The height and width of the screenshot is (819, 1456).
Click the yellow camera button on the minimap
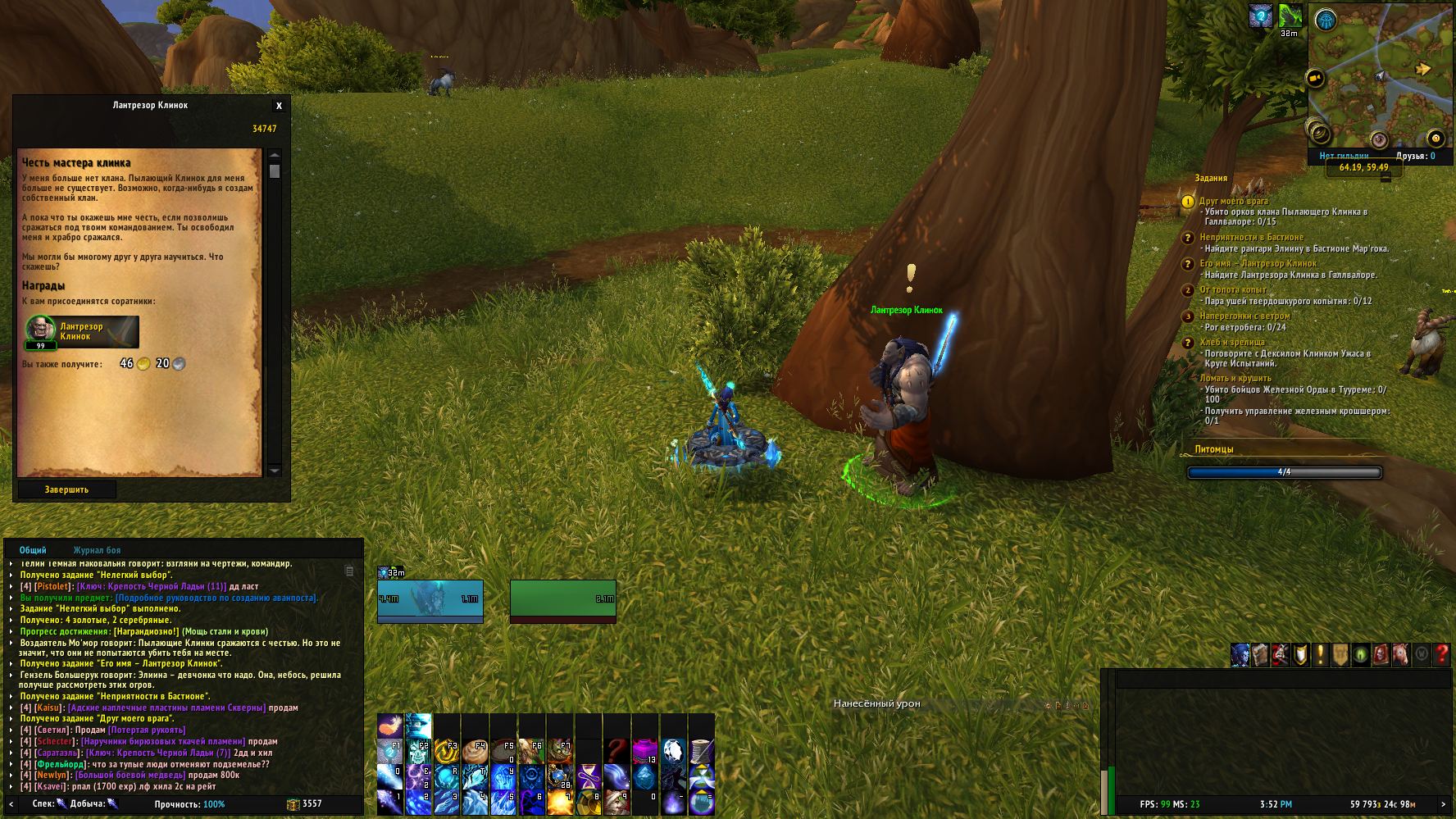tap(1315, 79)
